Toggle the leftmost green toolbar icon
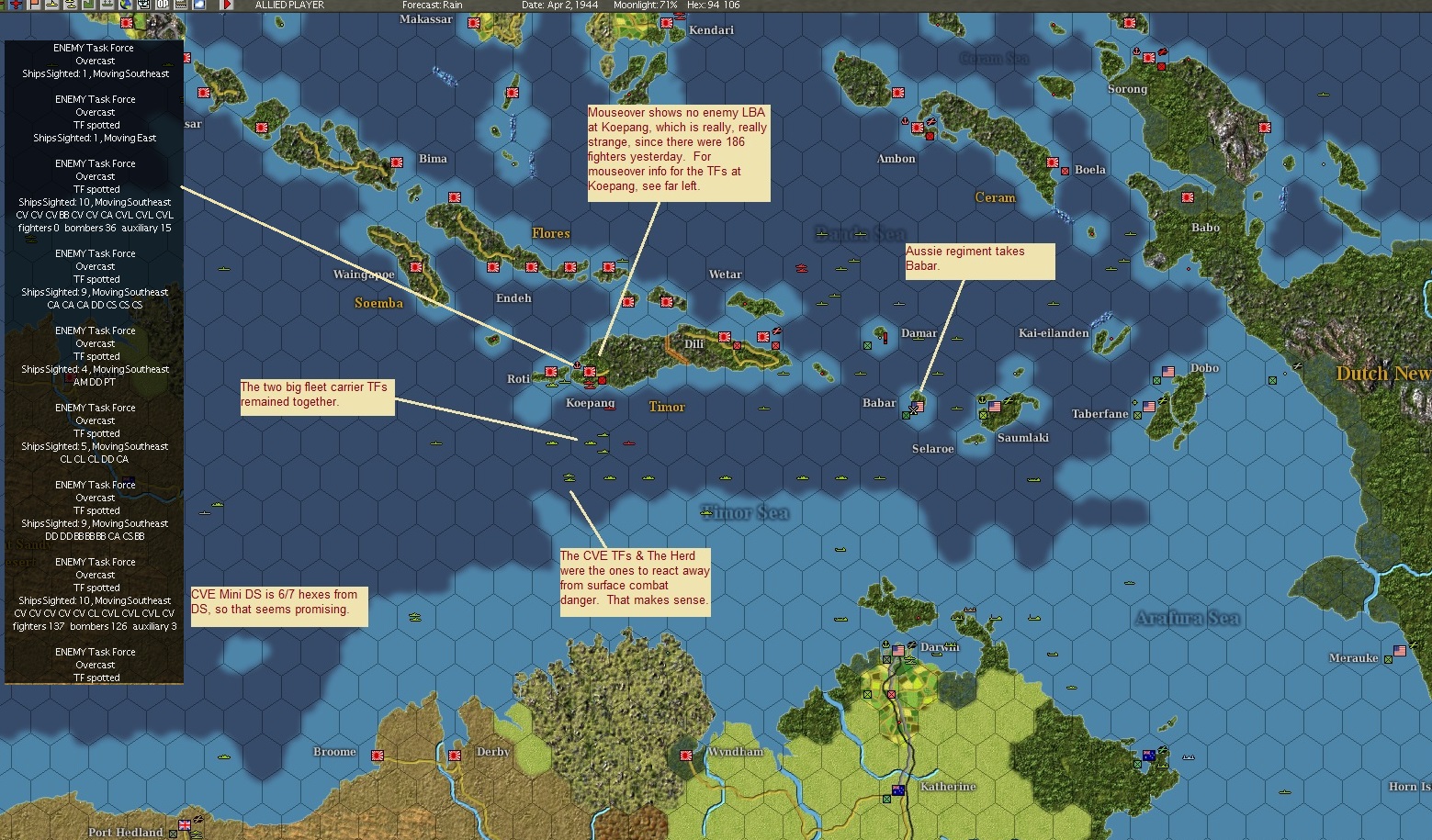Screen dimensions: 1432x840 (3, 6)
